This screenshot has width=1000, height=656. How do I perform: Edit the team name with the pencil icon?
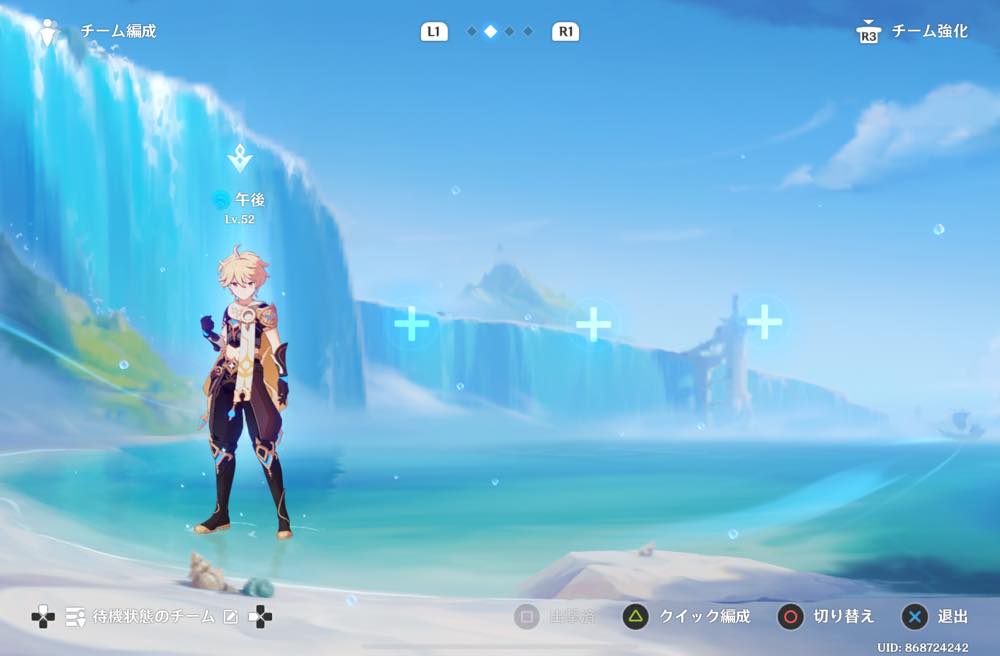[x=231, y=617]
